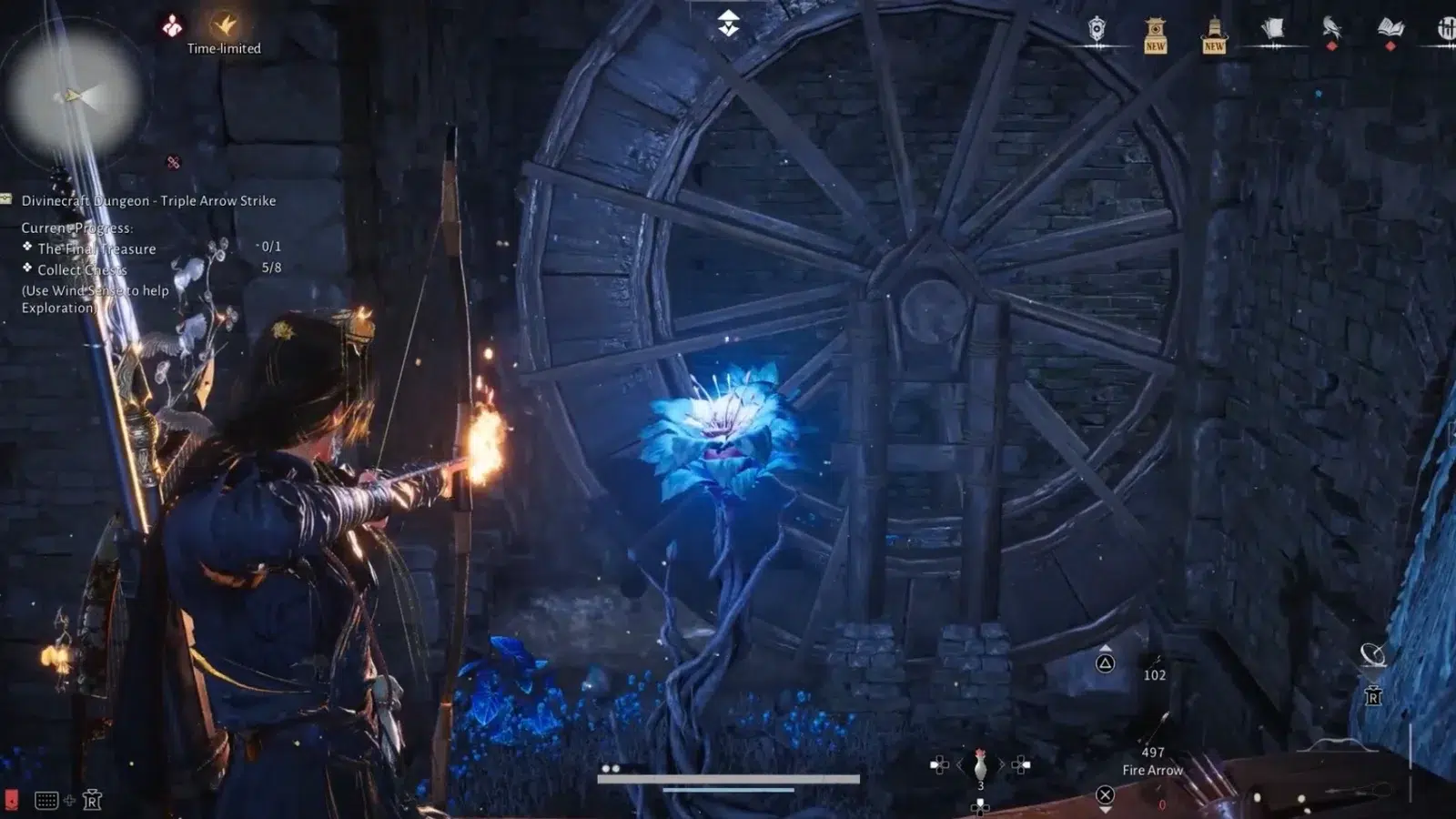Open the NEW shrine lantern icon
Screen dimensions: 1456x819
1155,35
